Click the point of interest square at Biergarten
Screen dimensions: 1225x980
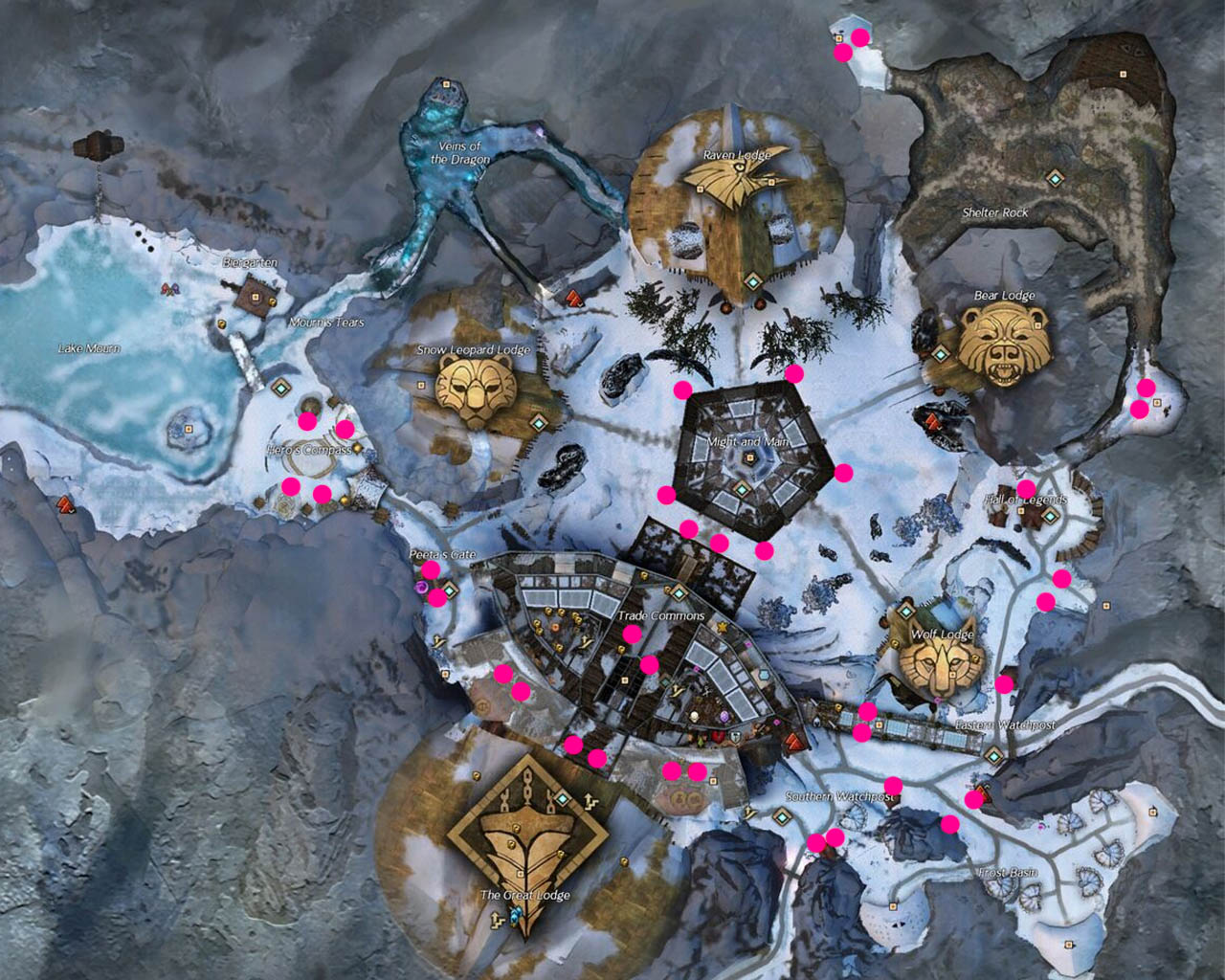click(256, 296)
